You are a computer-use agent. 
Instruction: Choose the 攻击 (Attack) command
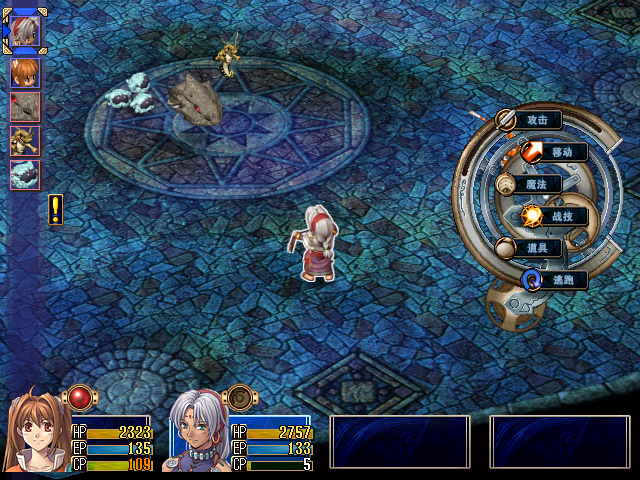coord(537,120)
